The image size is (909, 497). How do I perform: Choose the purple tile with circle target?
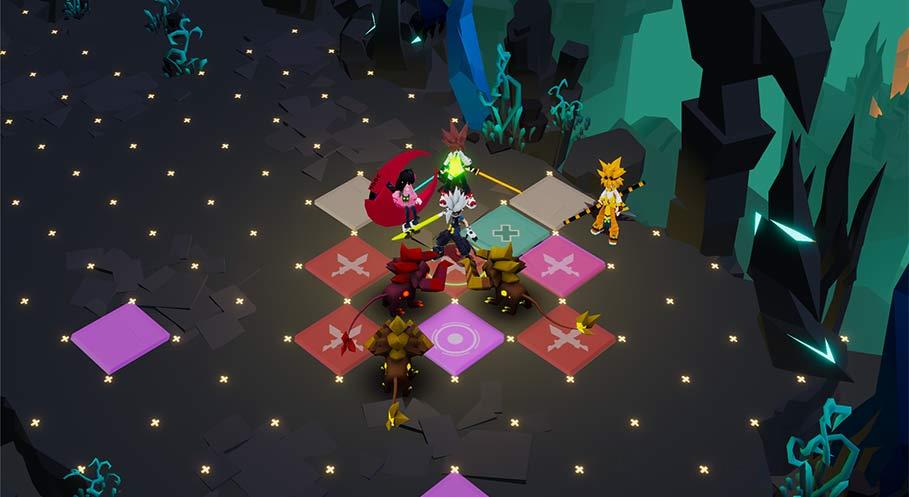(x=459, y=337)
